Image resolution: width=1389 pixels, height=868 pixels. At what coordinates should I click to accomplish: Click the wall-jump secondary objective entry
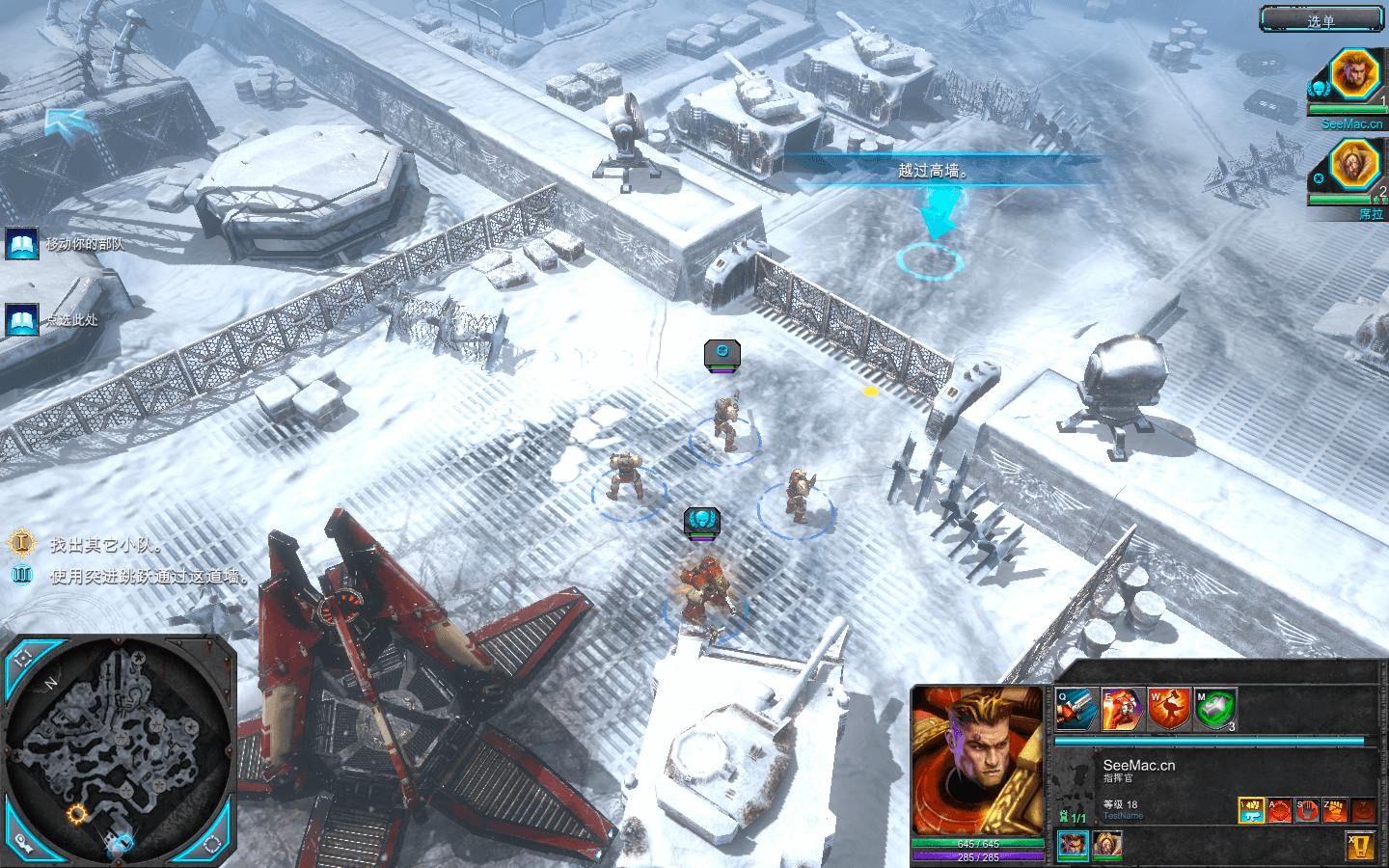coord(150,577)
